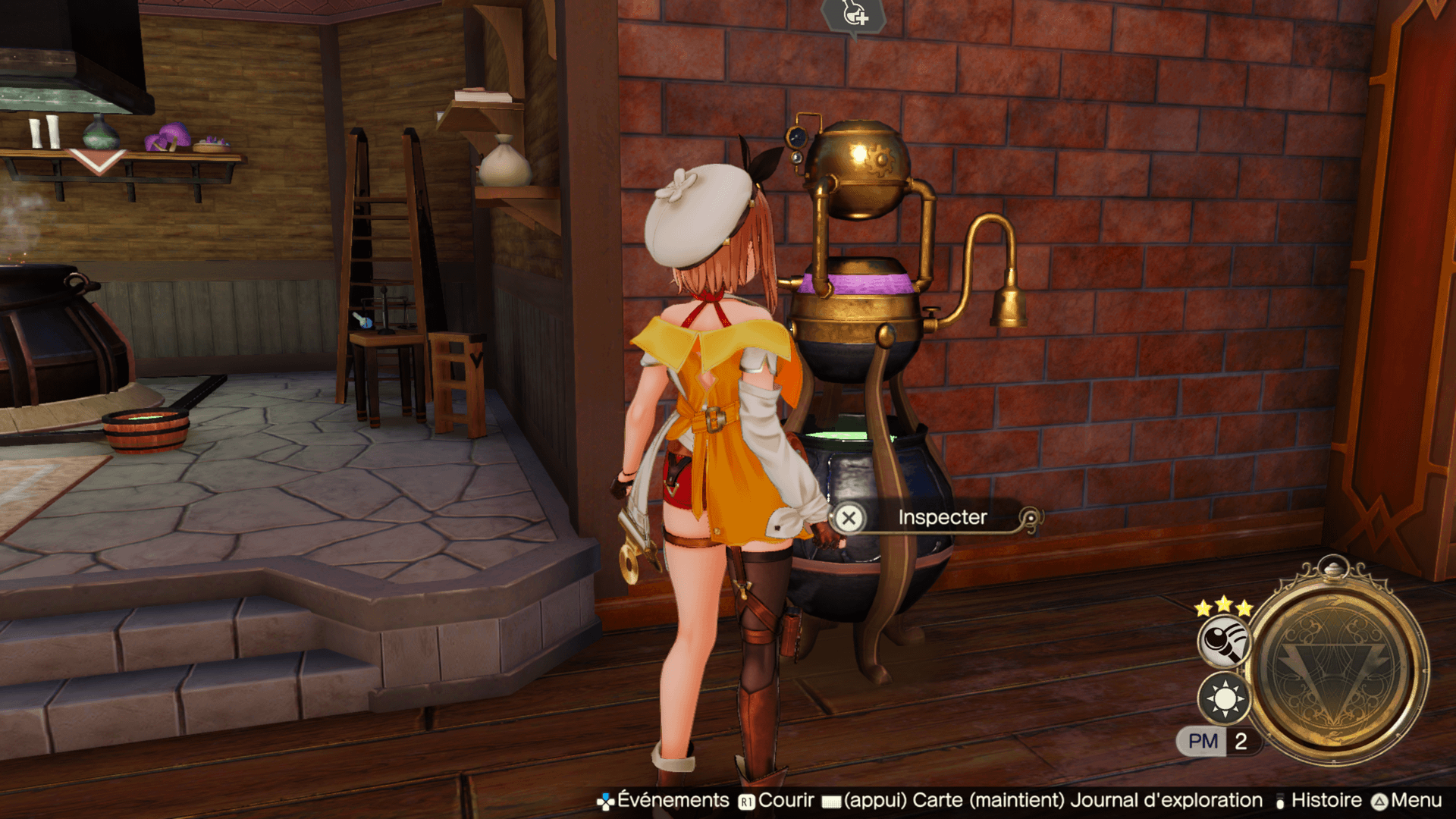This screenshot has width=1456, height=819.
Task: Click the magnifying glass icon beside the compass
Action: [x=1223, y=642]
